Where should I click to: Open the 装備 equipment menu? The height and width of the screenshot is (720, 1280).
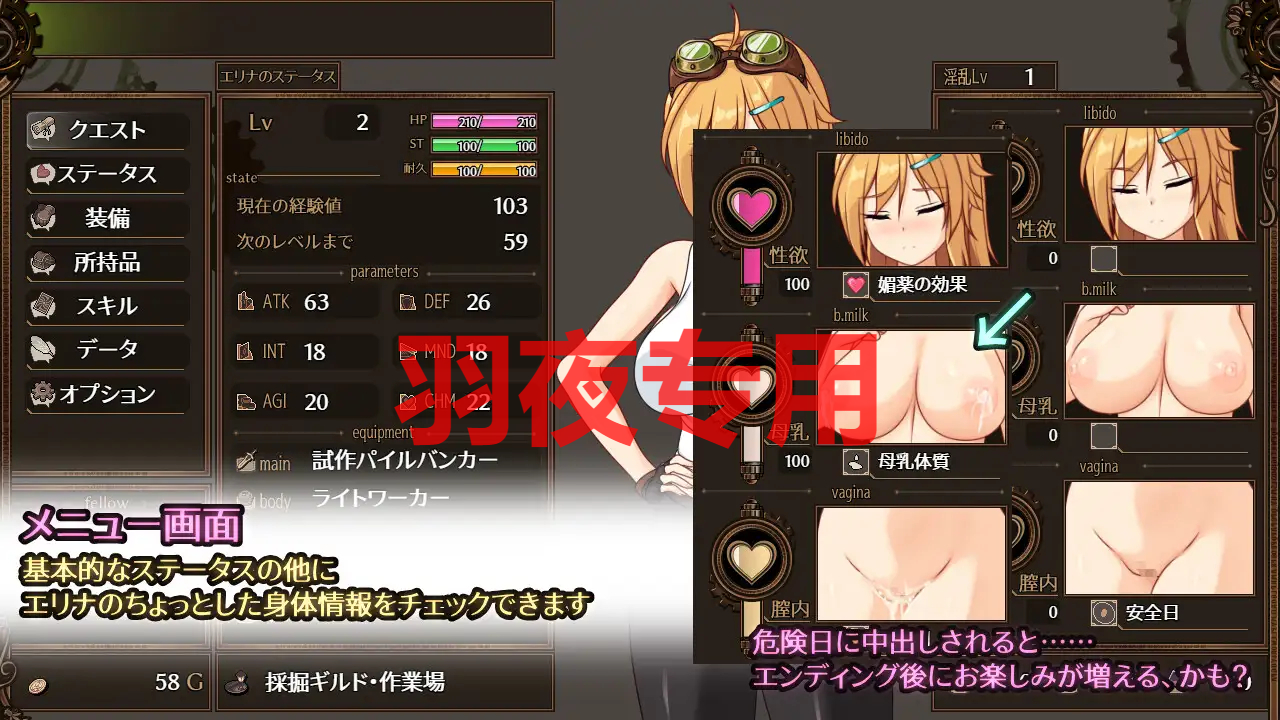click(x=107, y=218)
